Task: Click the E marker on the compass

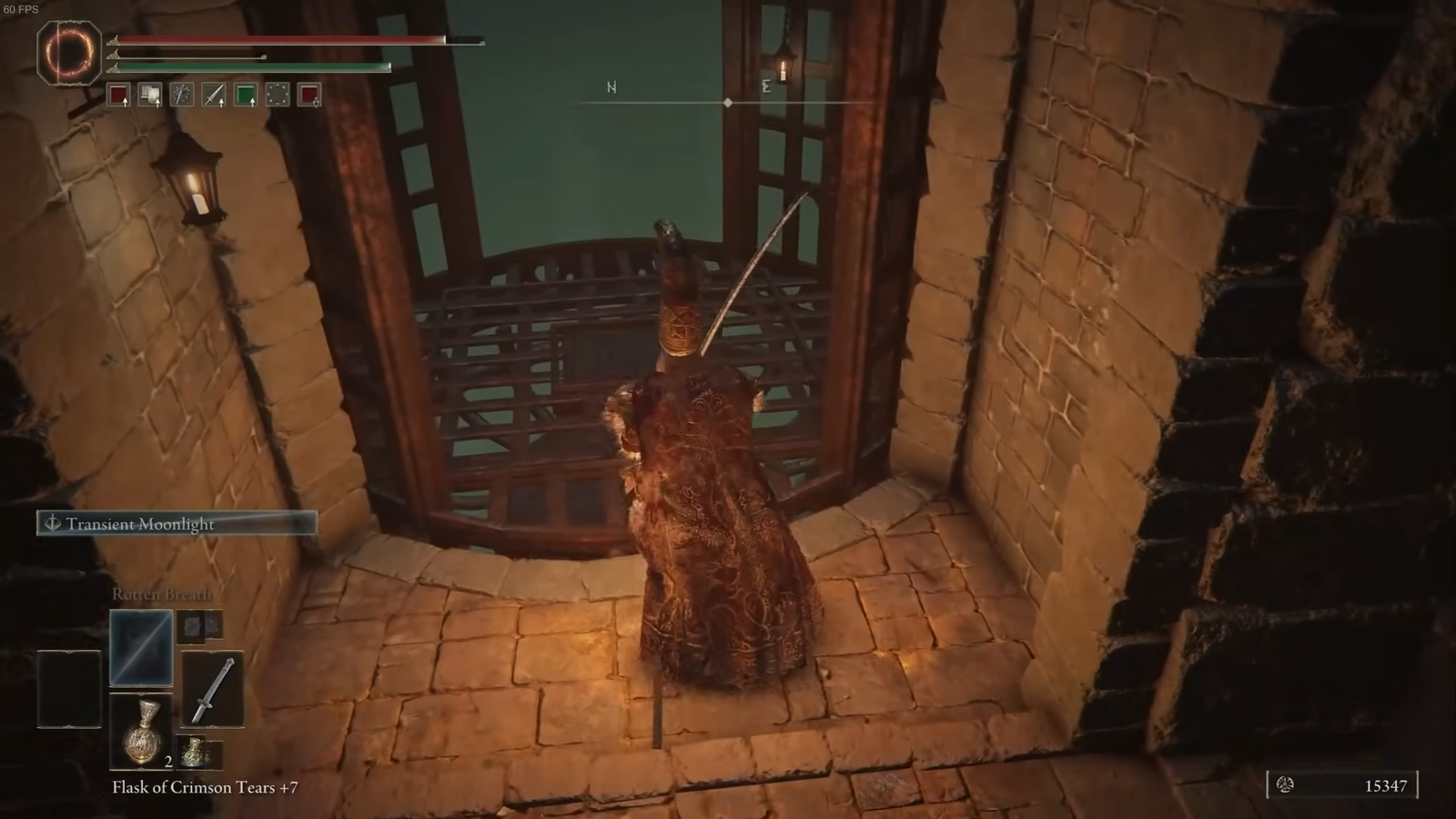Action: coord(767,87)
